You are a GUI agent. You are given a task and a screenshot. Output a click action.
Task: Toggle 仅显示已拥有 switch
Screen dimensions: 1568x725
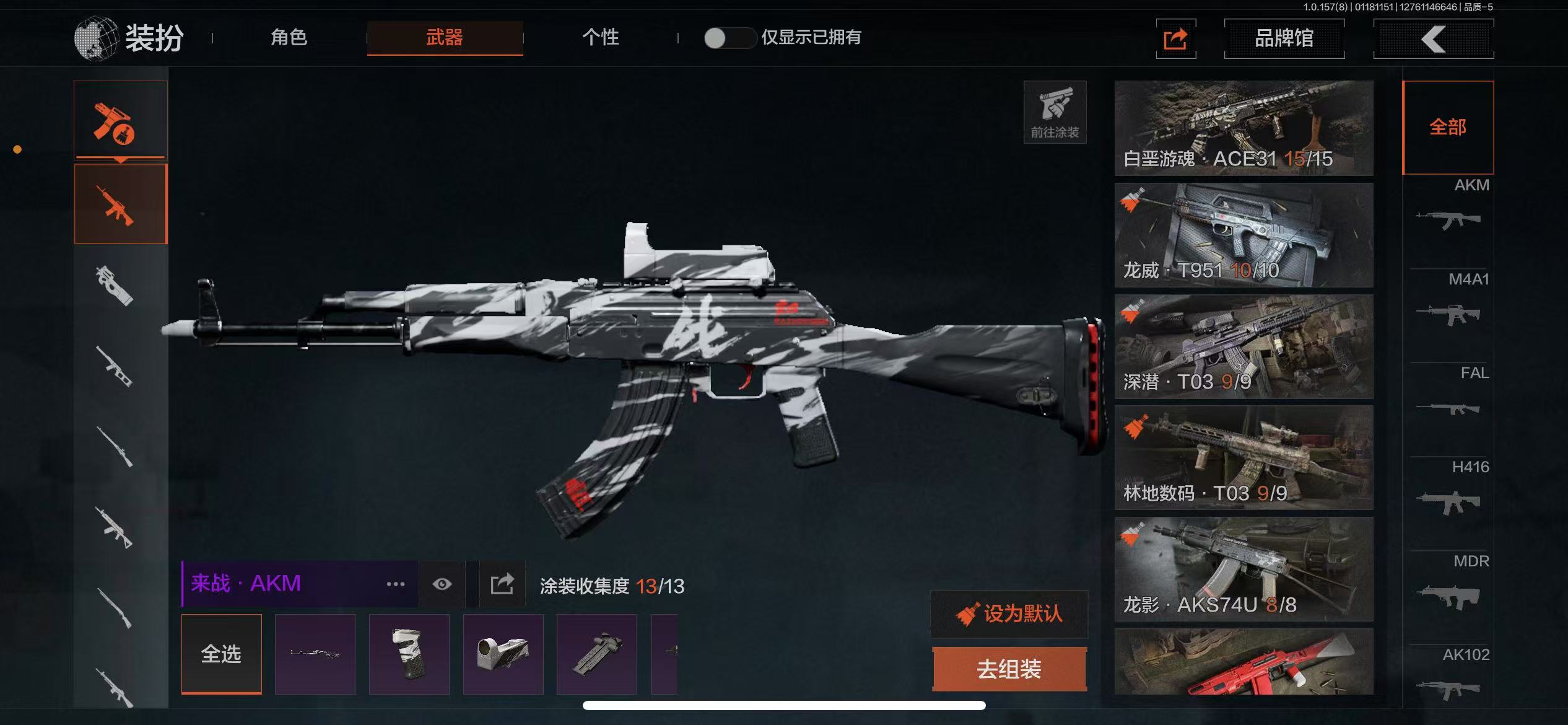729,38
